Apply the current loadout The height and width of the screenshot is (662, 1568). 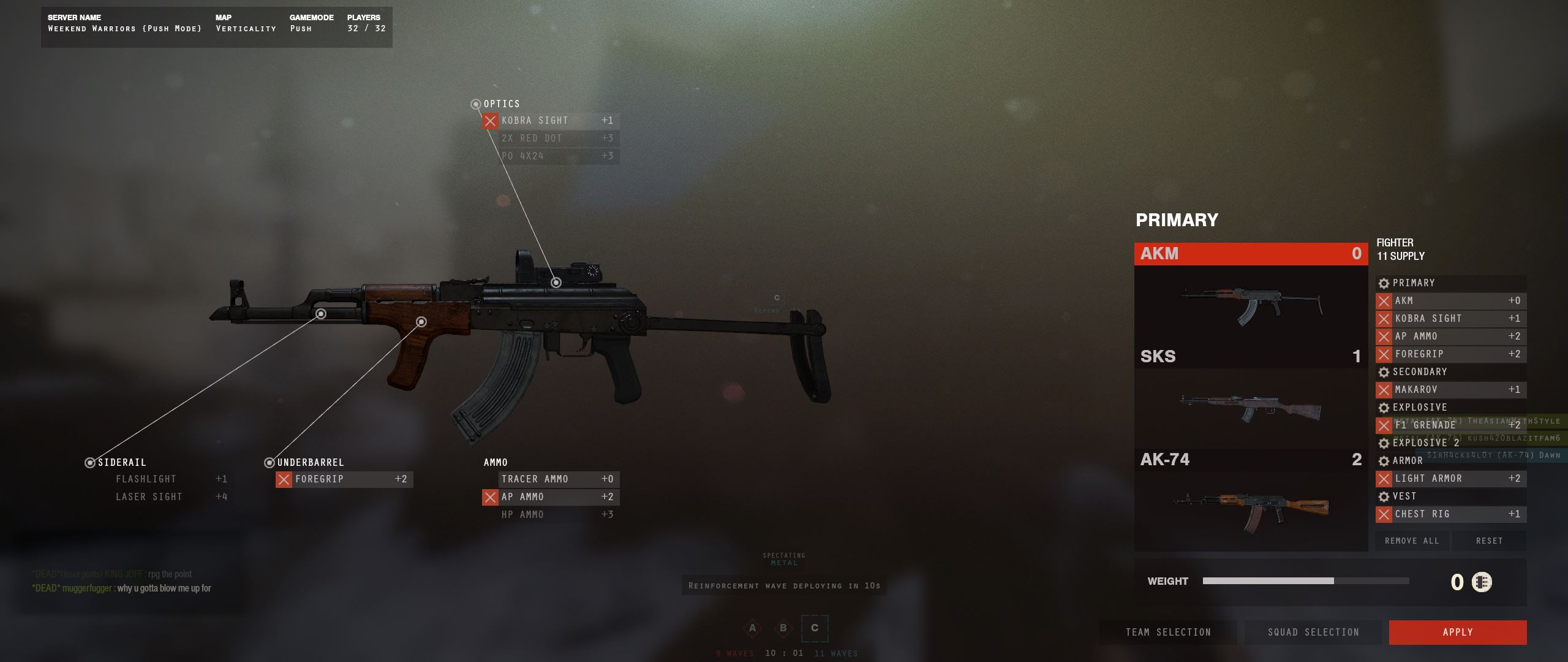[1457, 632]
